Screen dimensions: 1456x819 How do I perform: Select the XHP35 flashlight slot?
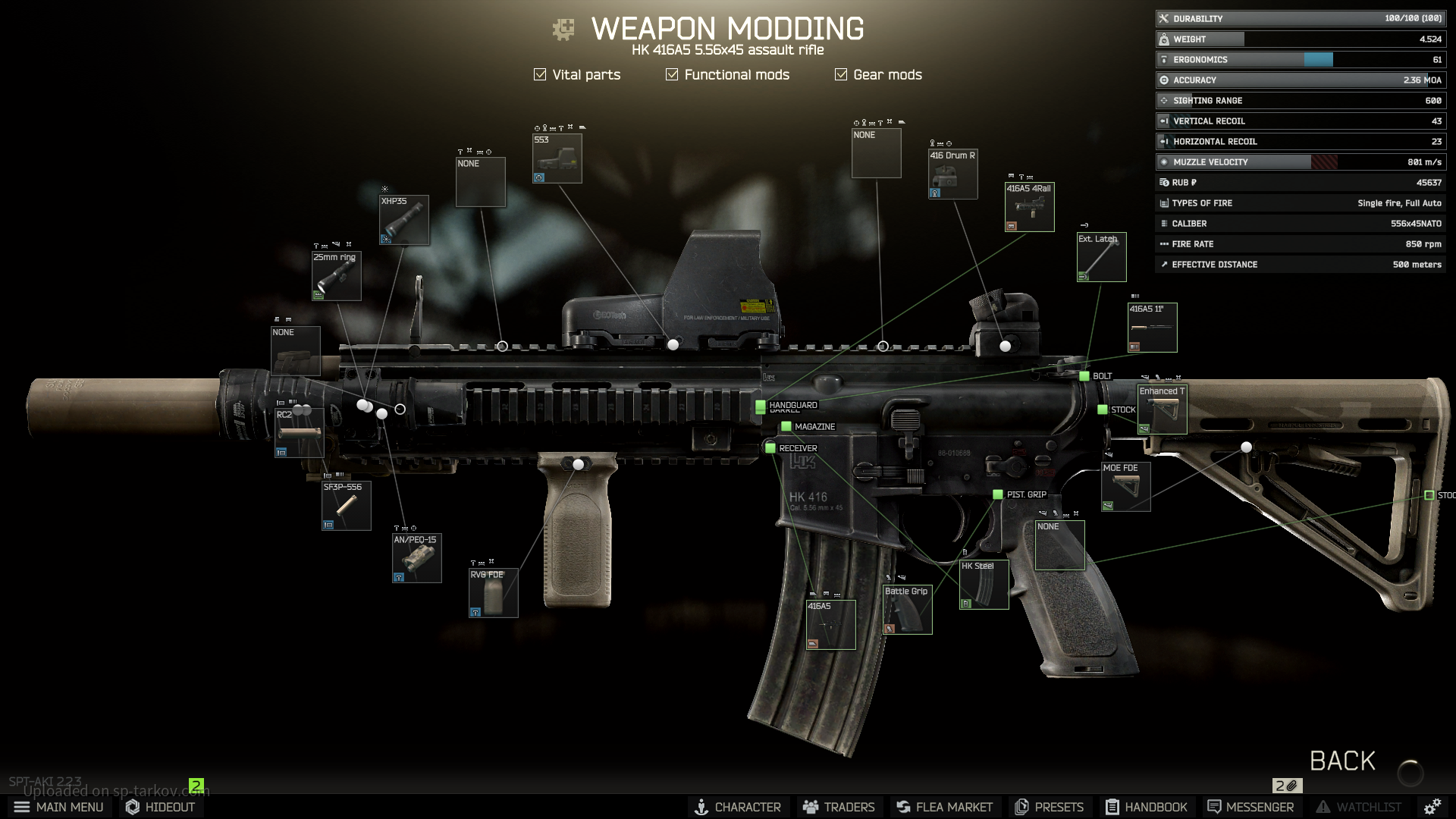pyautogui.click(x=404, y=220)
